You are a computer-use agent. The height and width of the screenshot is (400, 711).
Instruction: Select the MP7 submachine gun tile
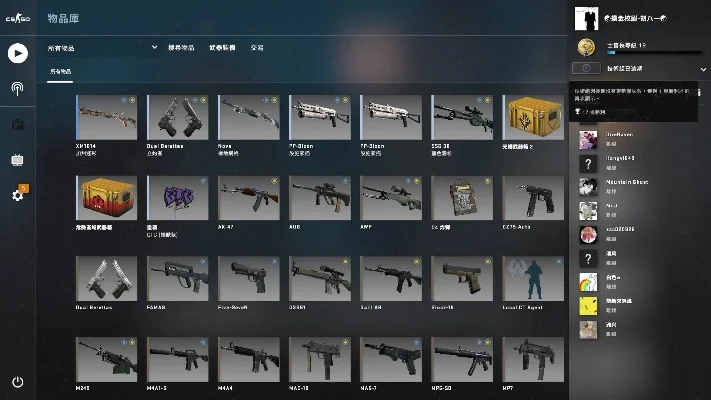coord(531,360)
